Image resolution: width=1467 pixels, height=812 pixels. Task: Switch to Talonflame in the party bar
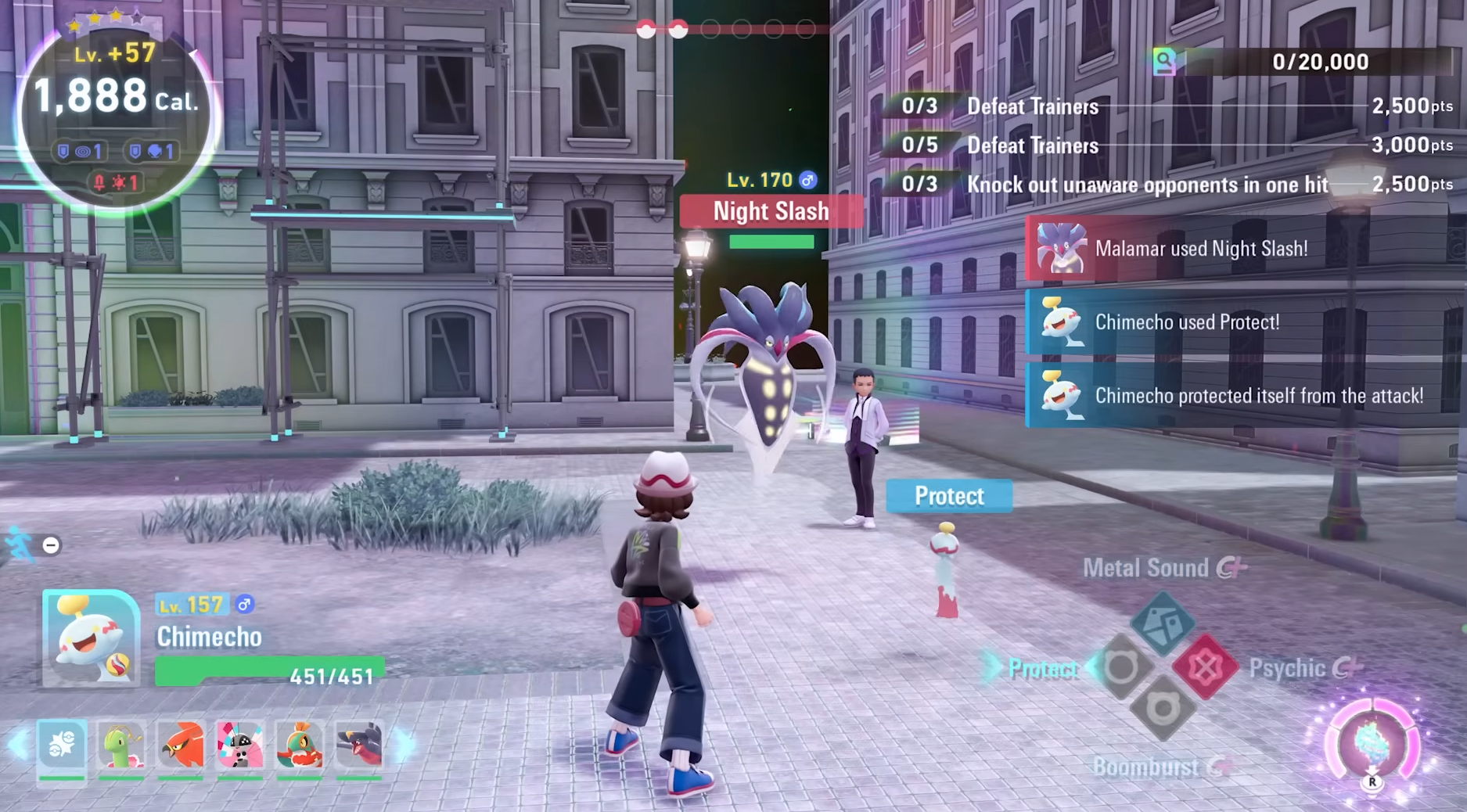coord(181,746)
